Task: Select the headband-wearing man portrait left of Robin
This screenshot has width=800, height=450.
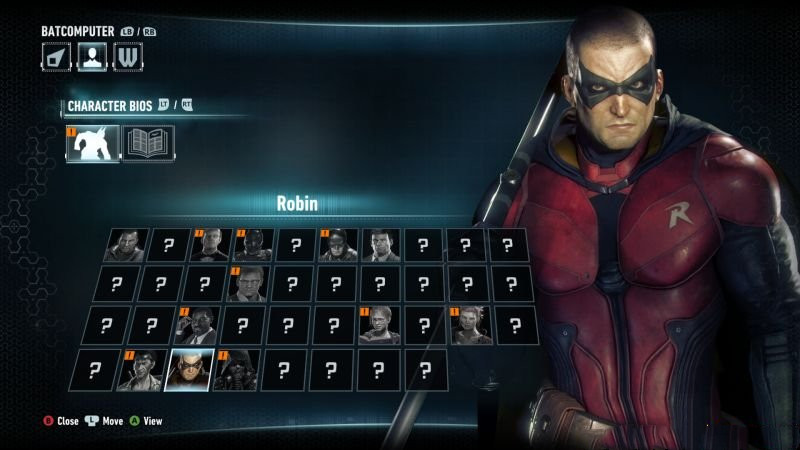Action: pos(139,370)
